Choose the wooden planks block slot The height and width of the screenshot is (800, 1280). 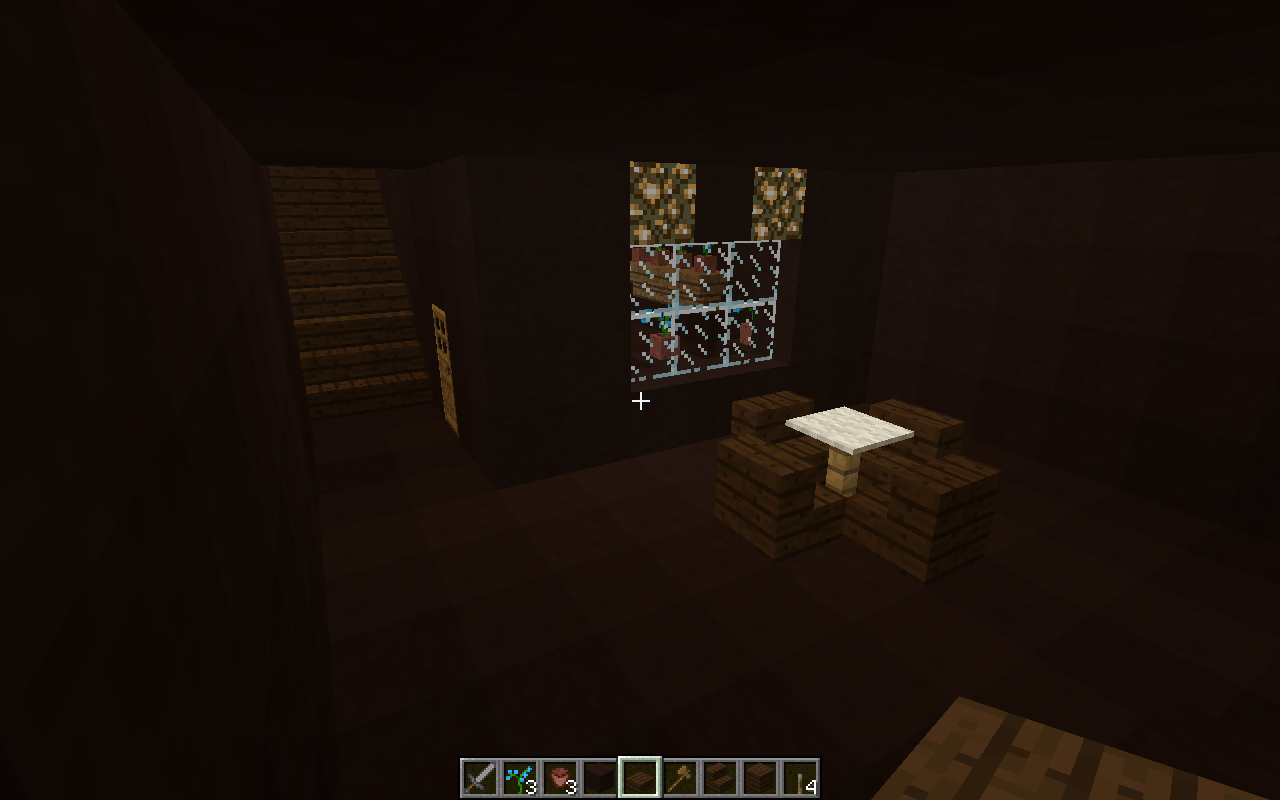coord(760,778)
